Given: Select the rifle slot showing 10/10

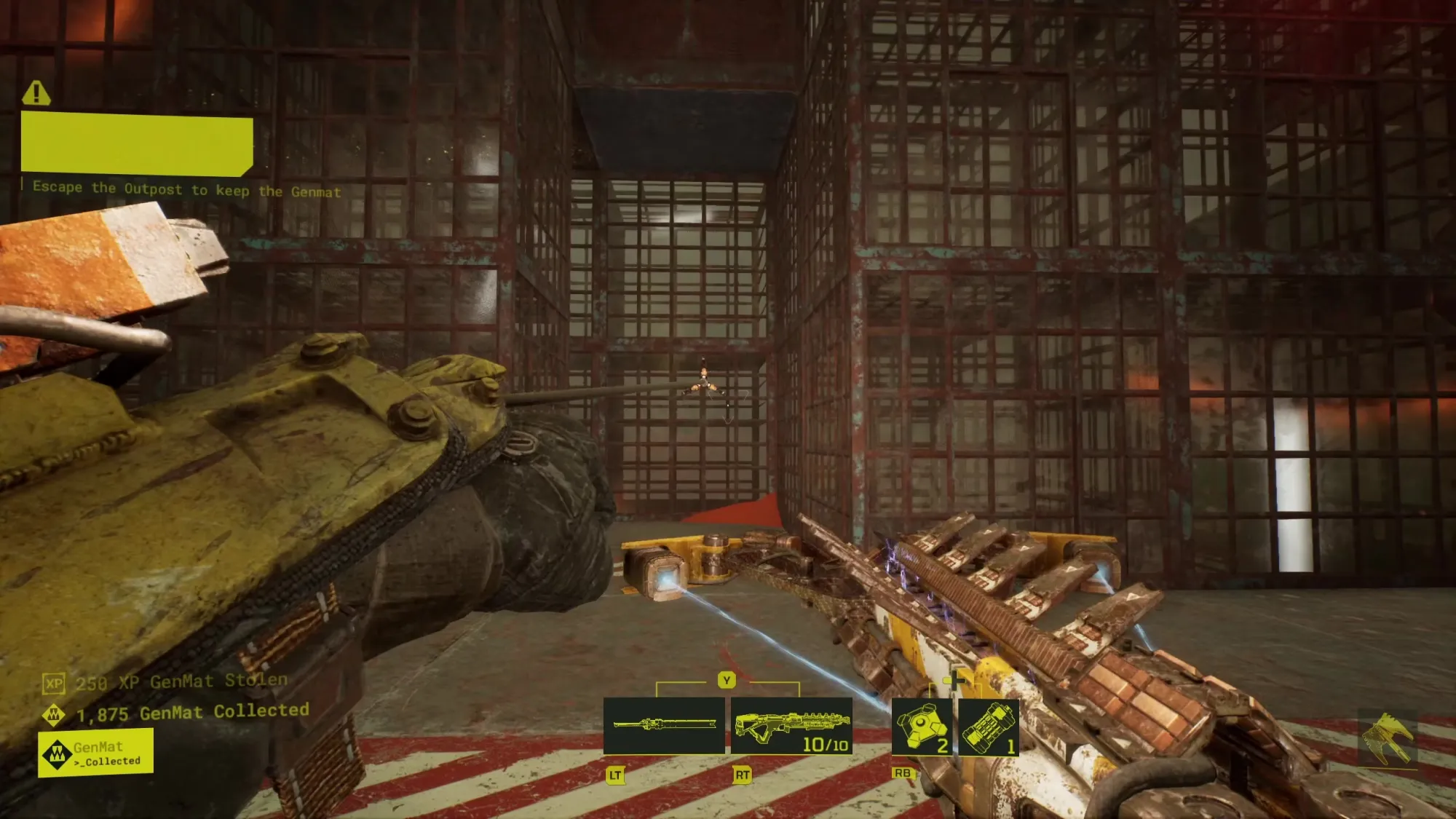Looking at the screenshot, I should [x=791, y=726].
